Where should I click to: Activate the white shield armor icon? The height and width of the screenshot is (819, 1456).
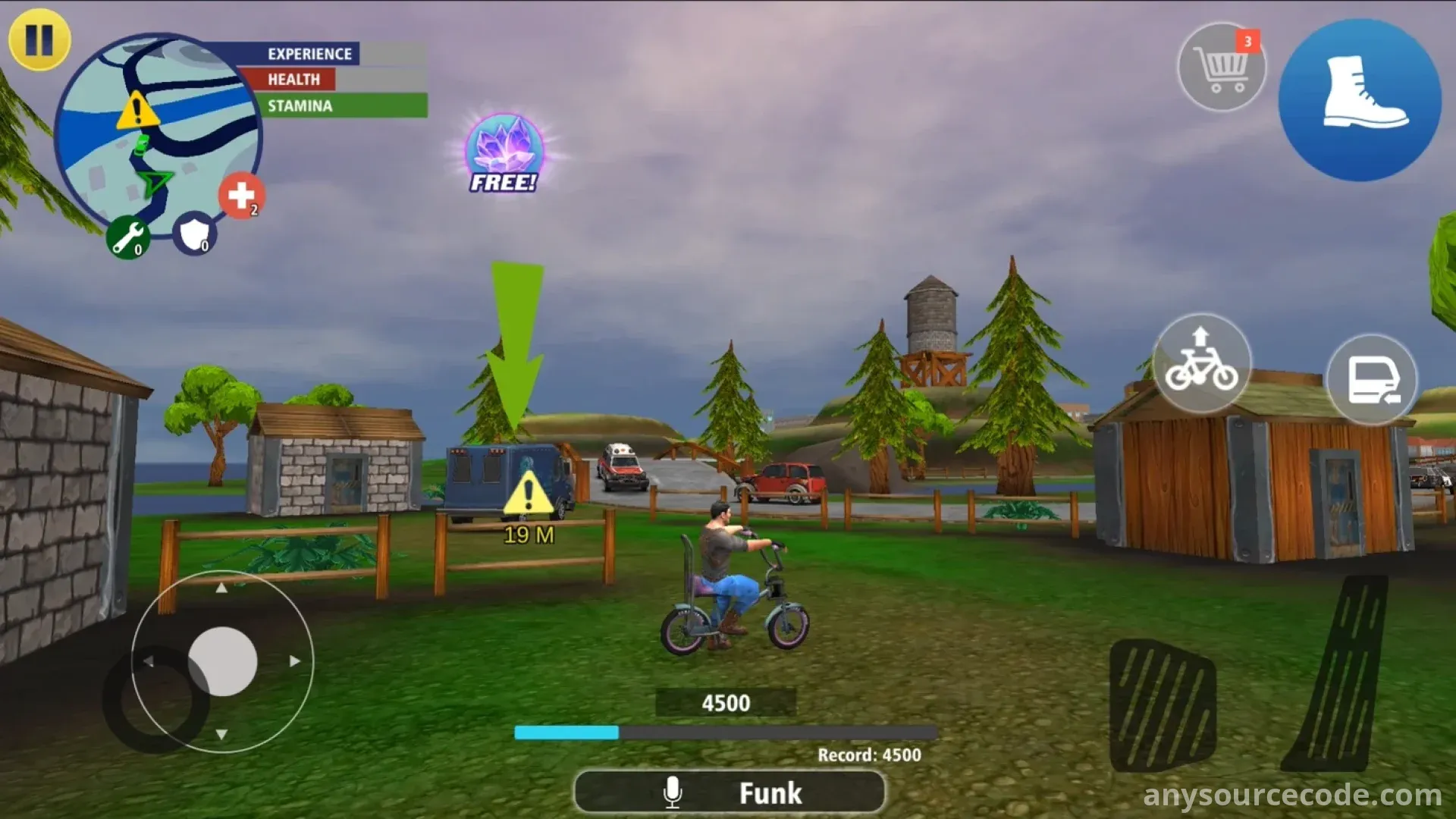coord(194,234)
